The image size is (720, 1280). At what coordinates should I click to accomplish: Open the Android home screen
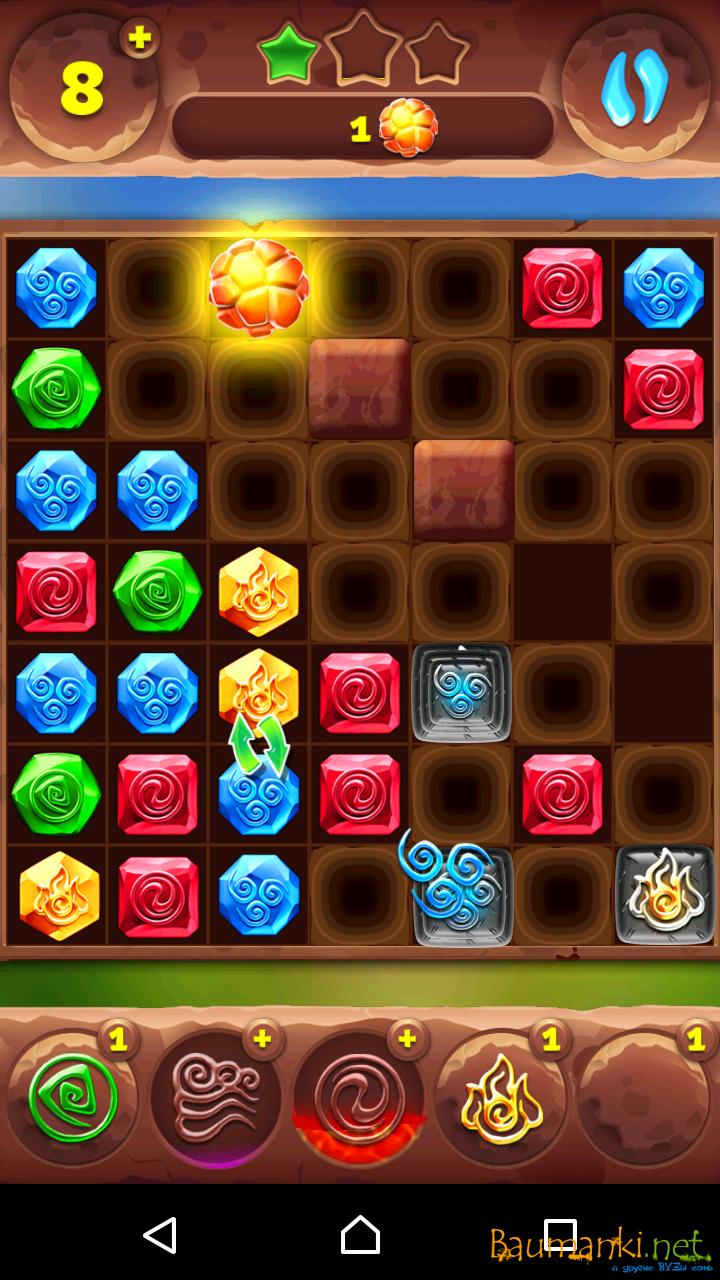360,1236
